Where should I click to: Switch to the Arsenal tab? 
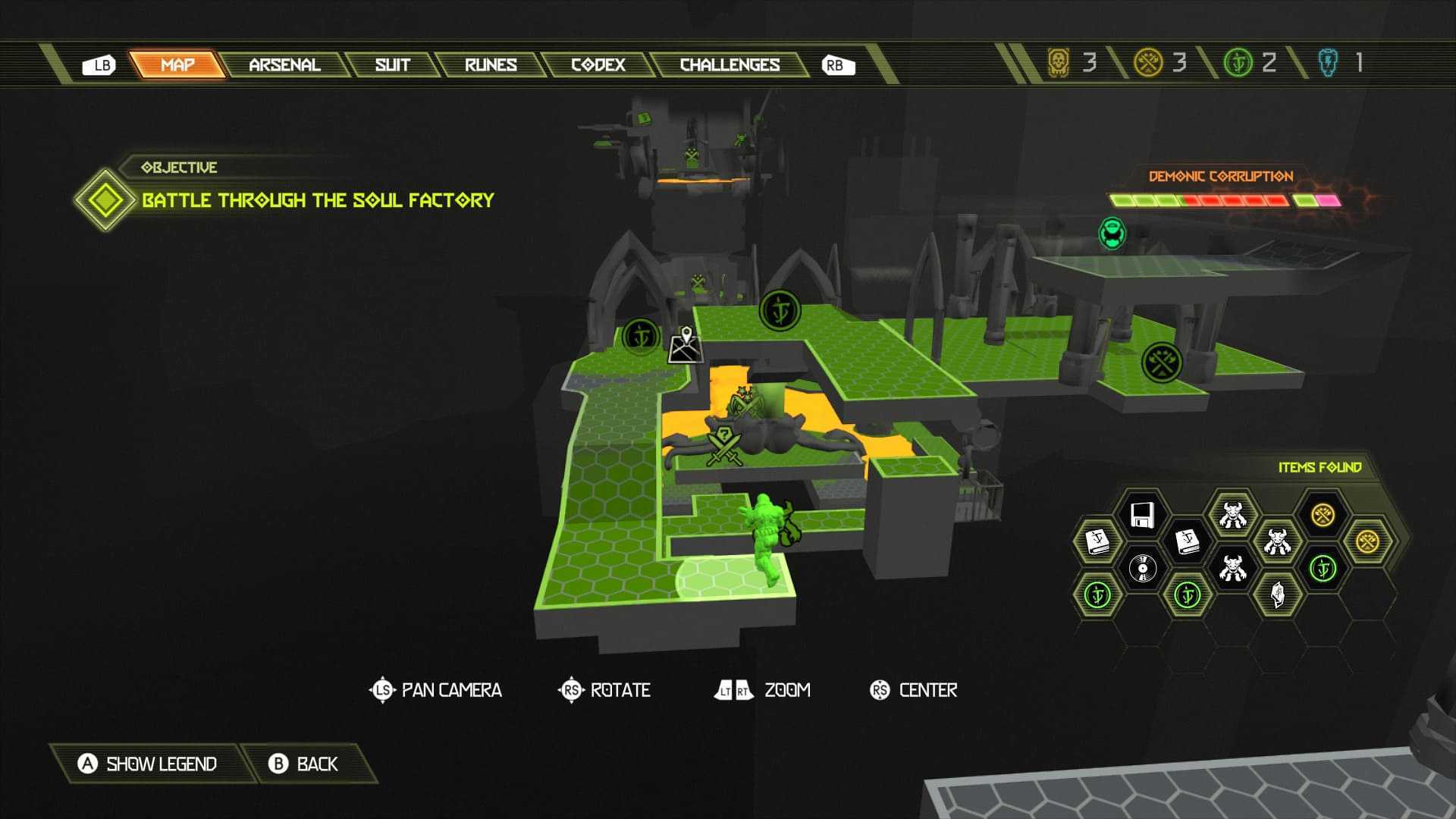pos(284,65)
